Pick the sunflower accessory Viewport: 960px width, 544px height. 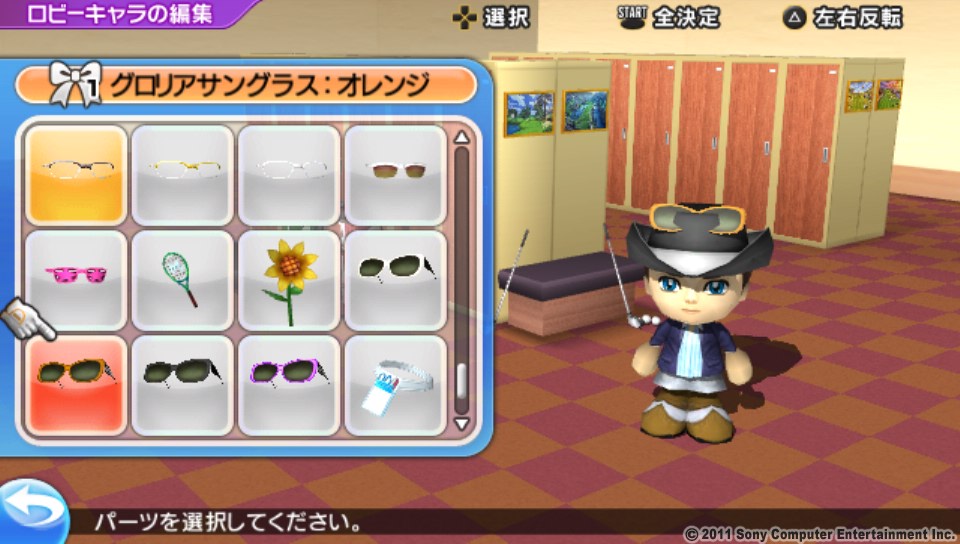pos(289,279)
